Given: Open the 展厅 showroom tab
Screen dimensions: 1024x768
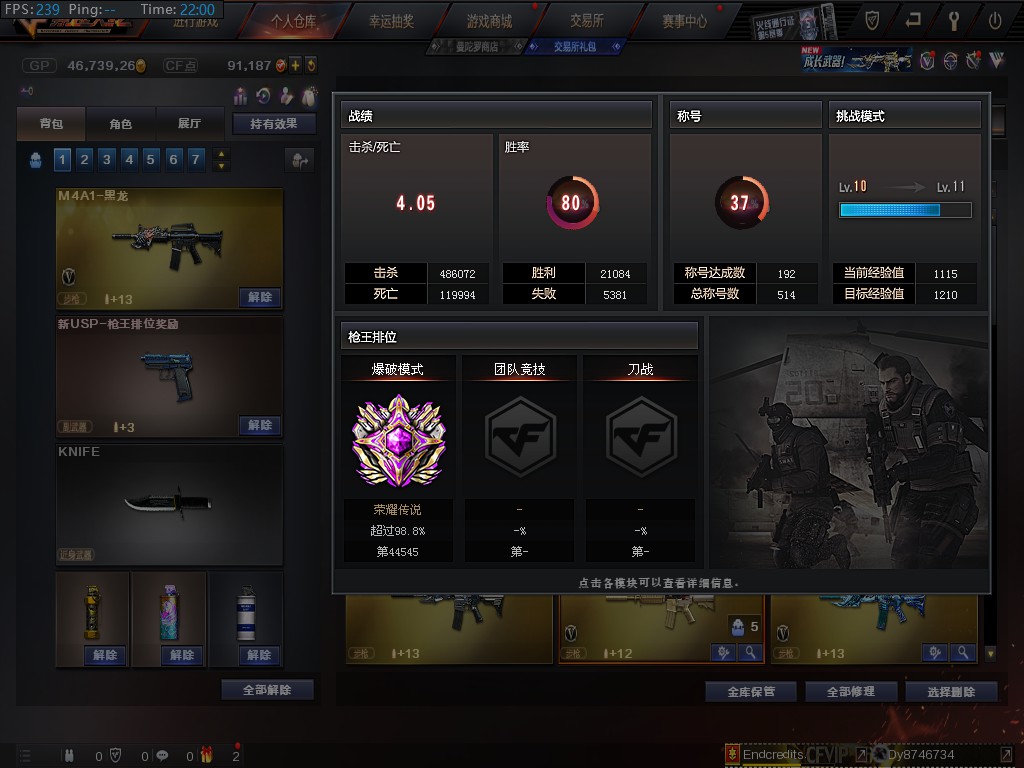Looking at the screenshot, I should pyautogui.click(x=189, y=124).
